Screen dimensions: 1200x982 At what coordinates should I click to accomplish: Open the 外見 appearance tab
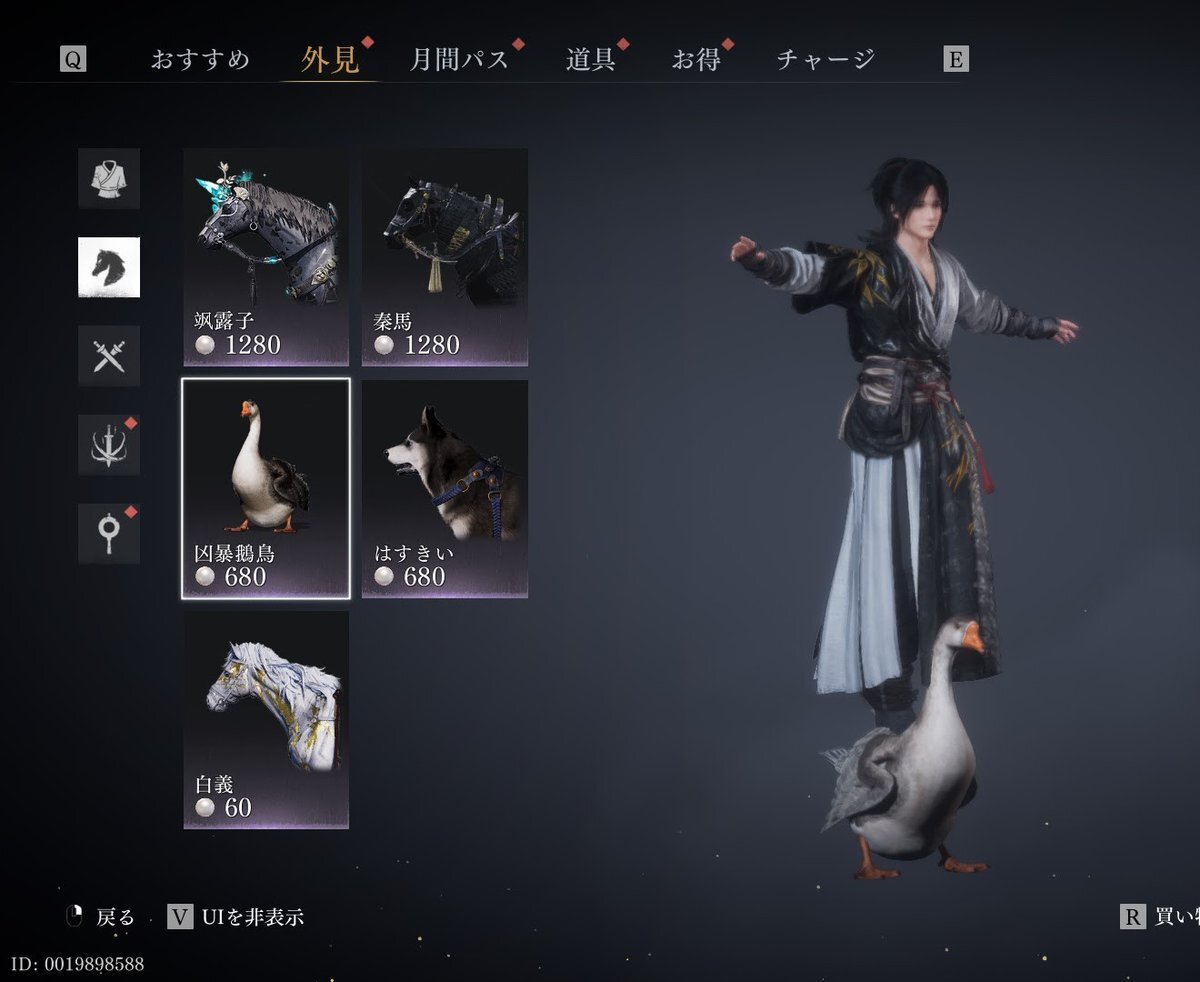330,59
